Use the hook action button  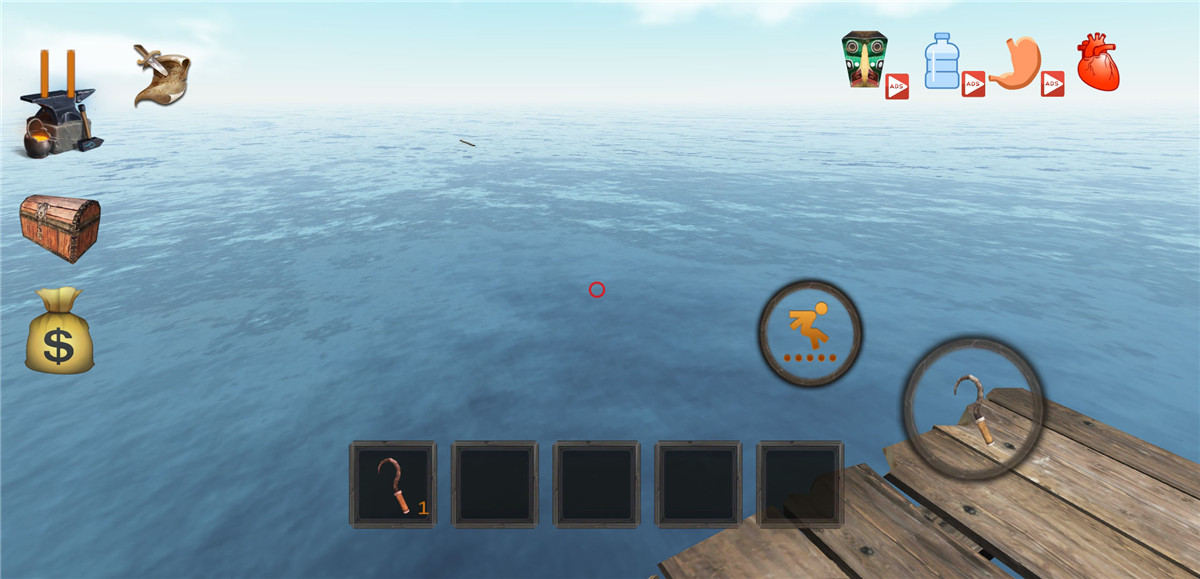tap(972, 408)
